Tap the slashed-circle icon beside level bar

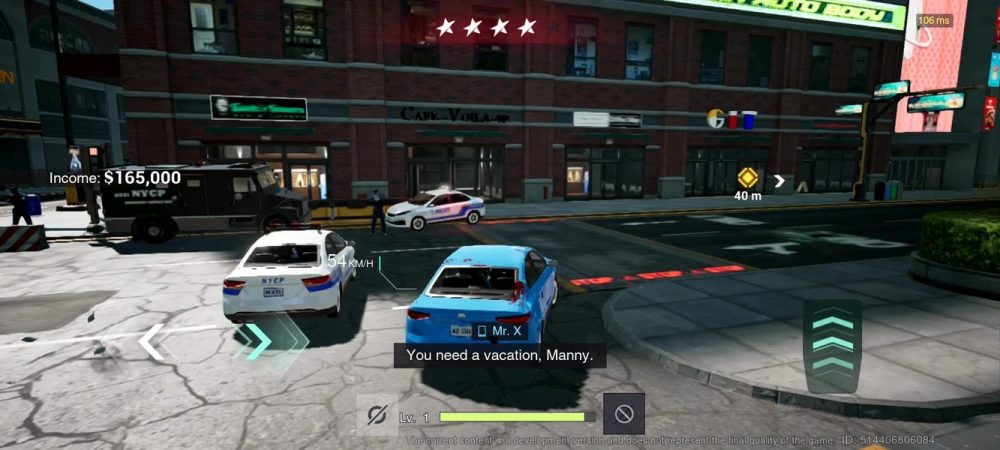377,414
